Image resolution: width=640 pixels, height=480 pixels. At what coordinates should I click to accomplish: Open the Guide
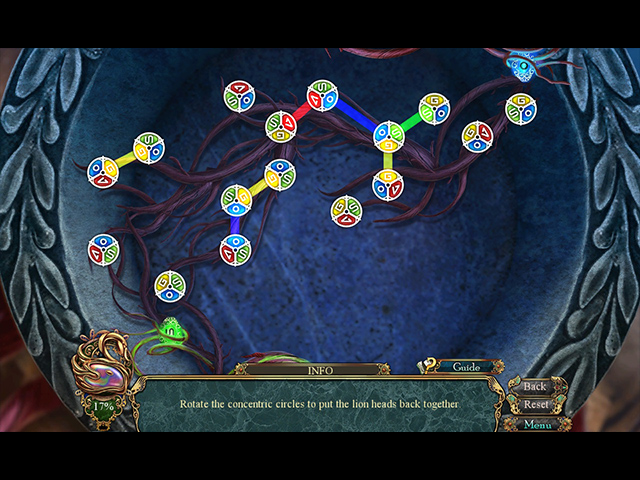(x=466, y=367)
